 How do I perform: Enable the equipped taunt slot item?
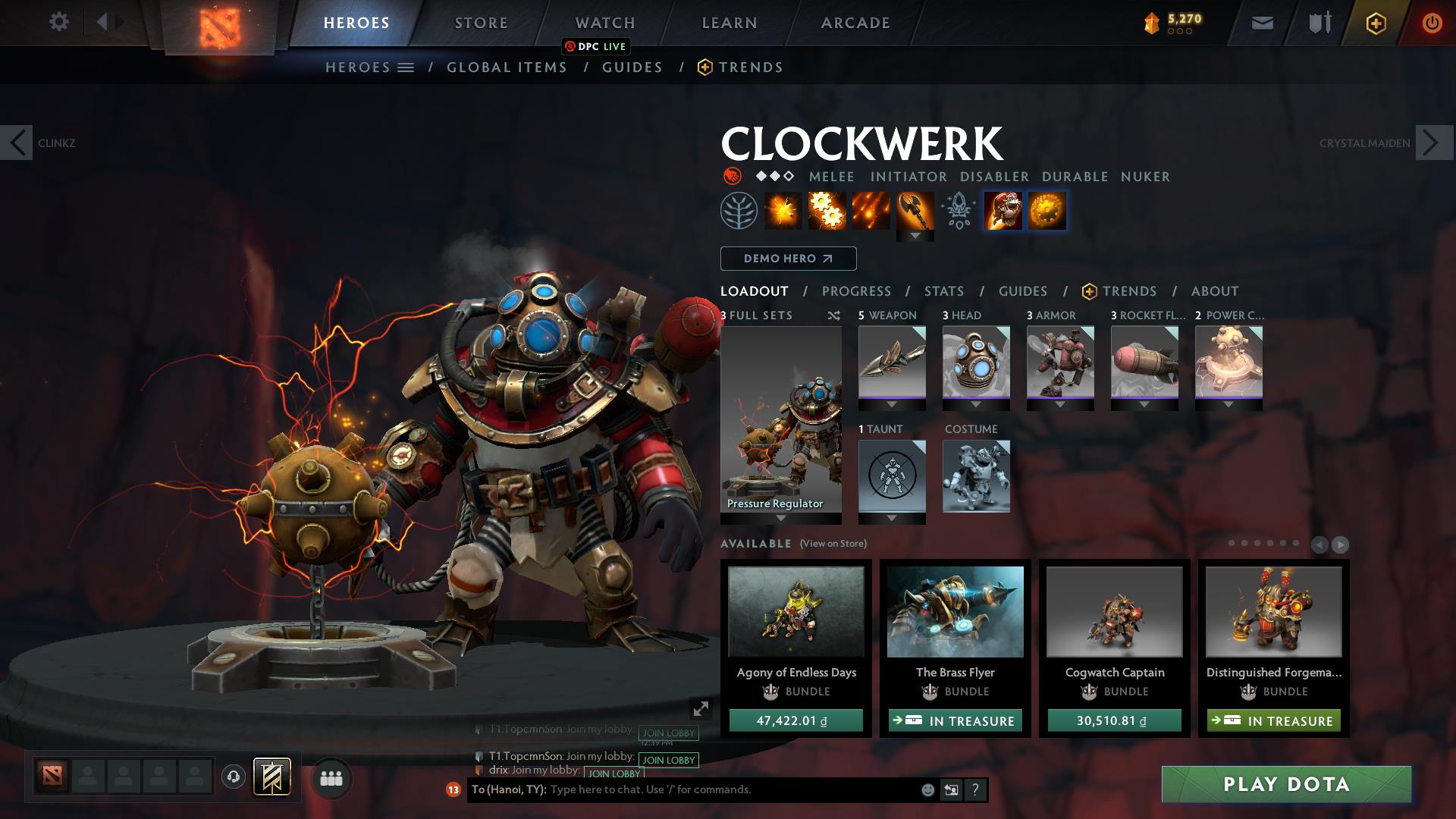coord(892,476)
